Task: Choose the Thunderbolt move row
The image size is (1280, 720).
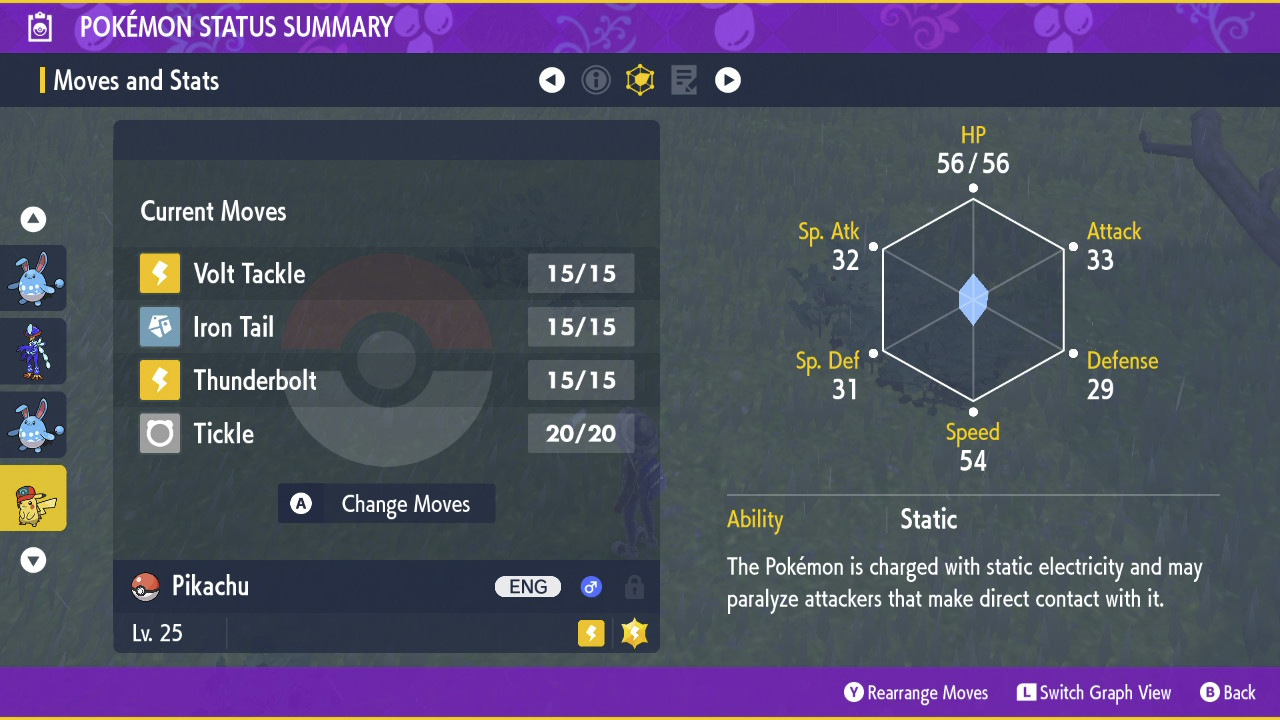Action: tap(386, 380)
